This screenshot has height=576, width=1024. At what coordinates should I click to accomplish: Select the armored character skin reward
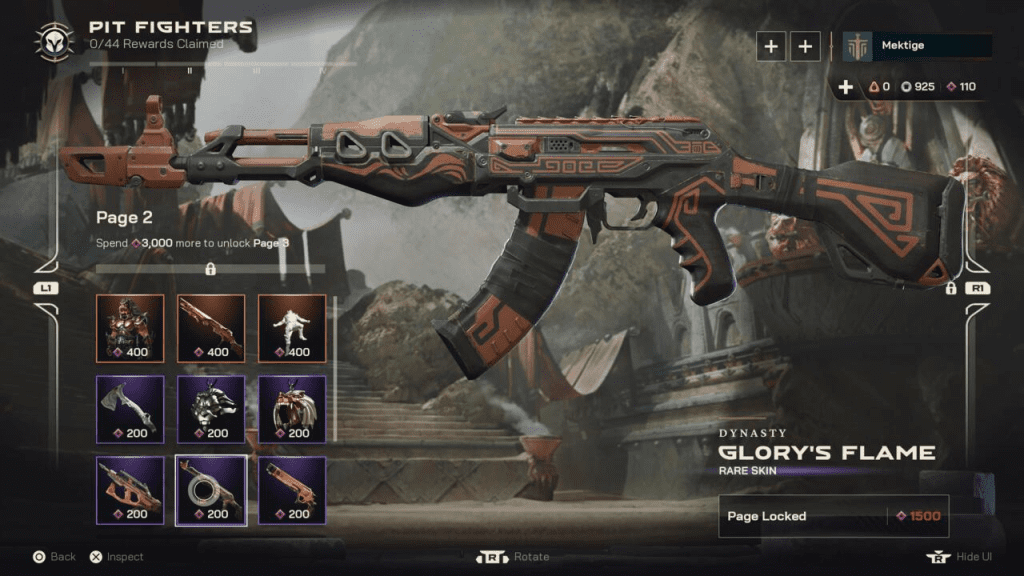130,328
